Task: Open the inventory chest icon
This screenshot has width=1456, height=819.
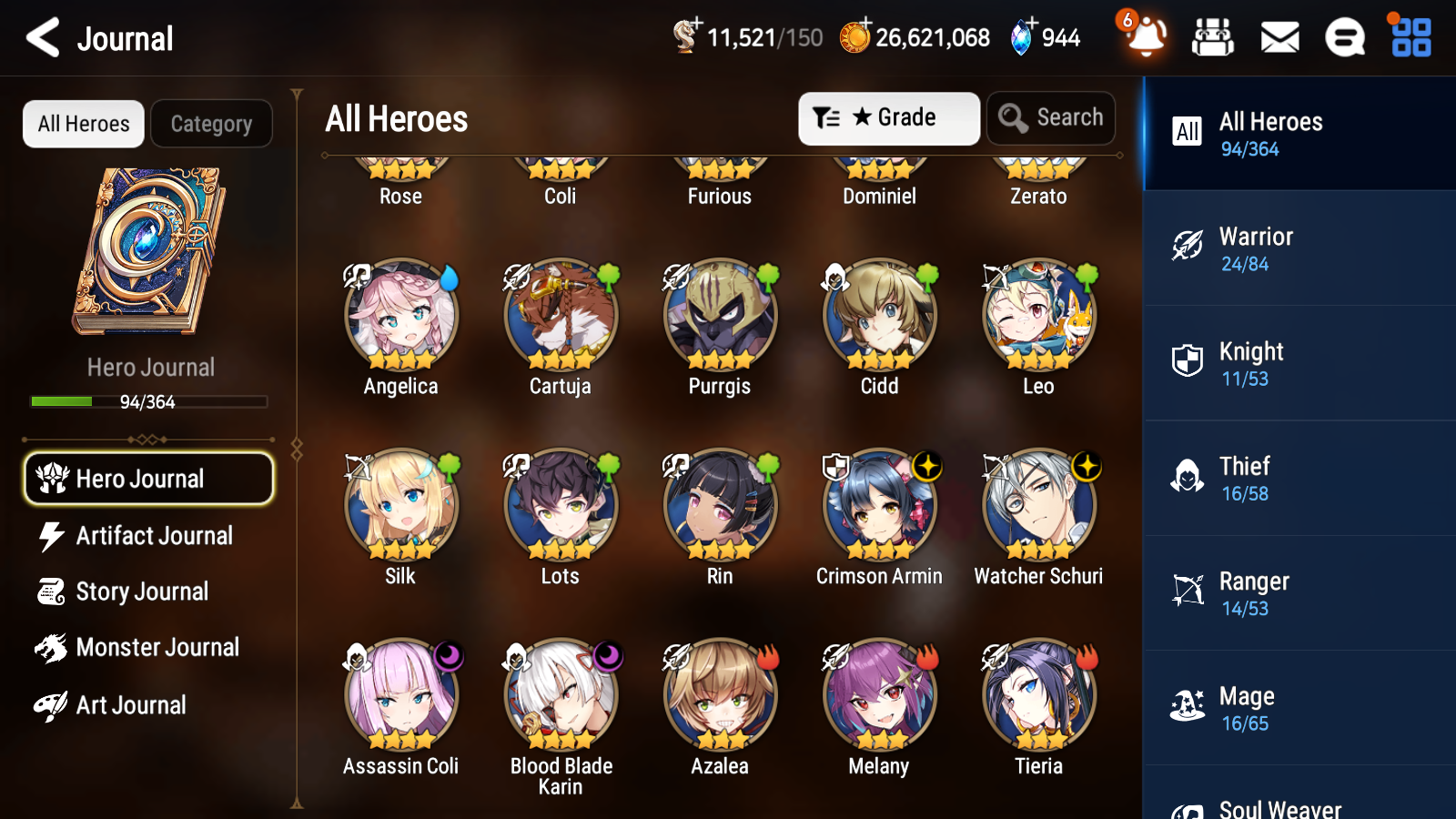Action: (1213, 37)
